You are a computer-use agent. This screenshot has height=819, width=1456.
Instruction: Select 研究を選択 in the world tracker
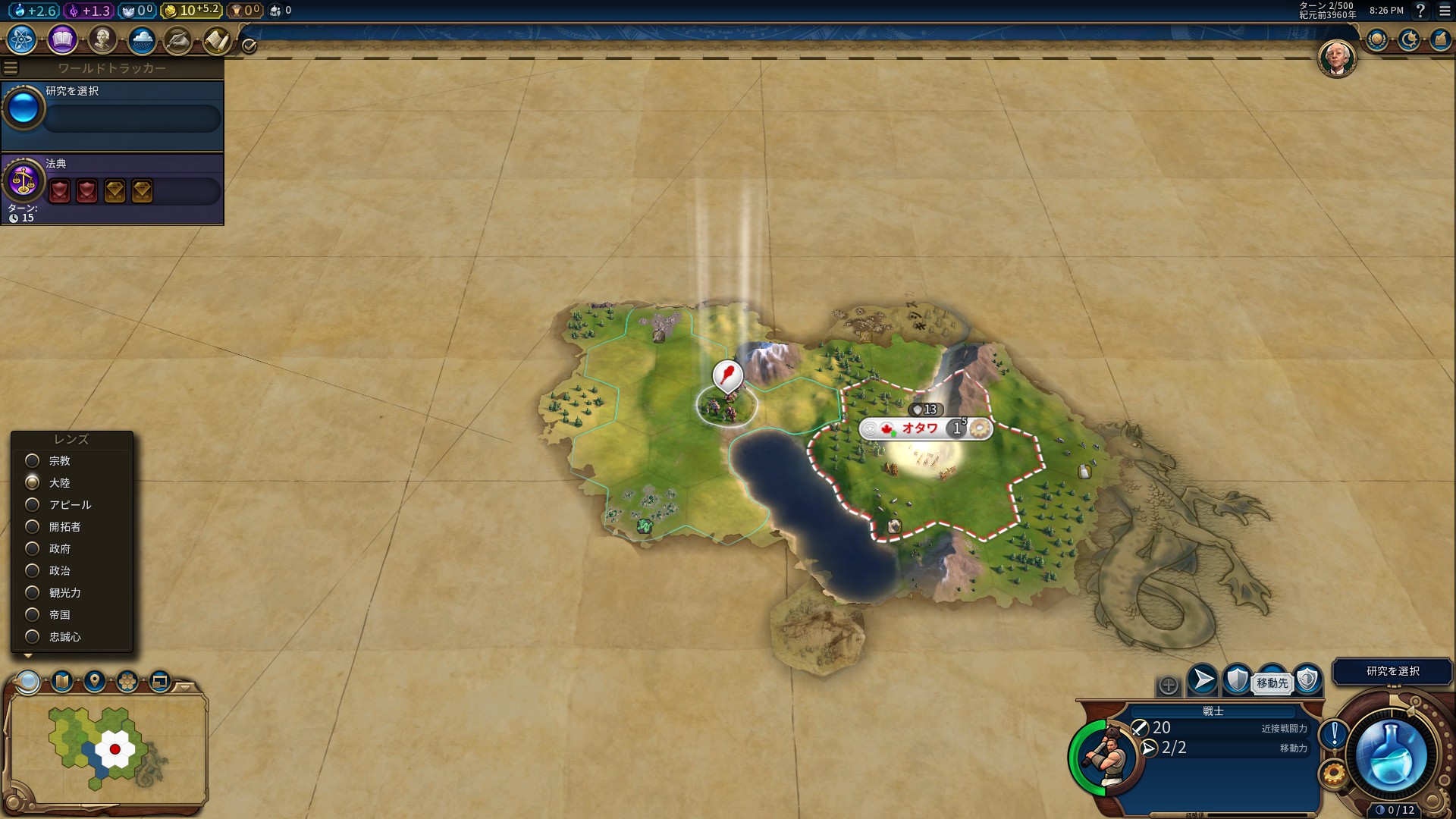click(112, 110)
